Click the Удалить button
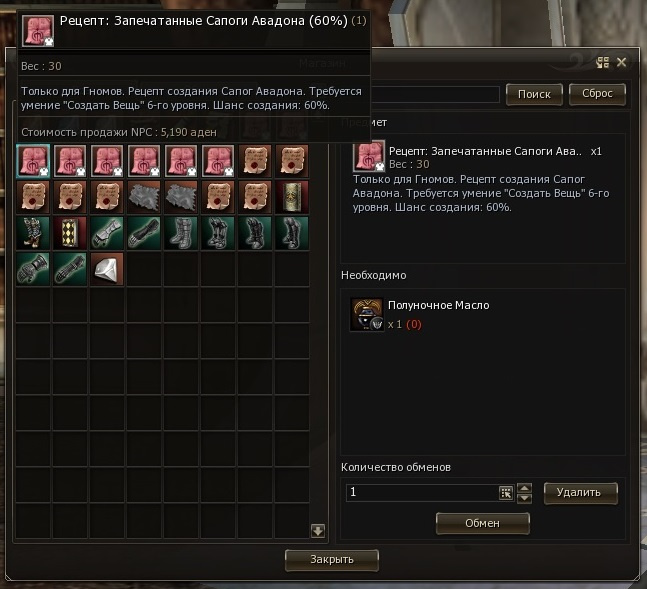The height and width of the screenshot is (589, 647). [x=580, y=492]
